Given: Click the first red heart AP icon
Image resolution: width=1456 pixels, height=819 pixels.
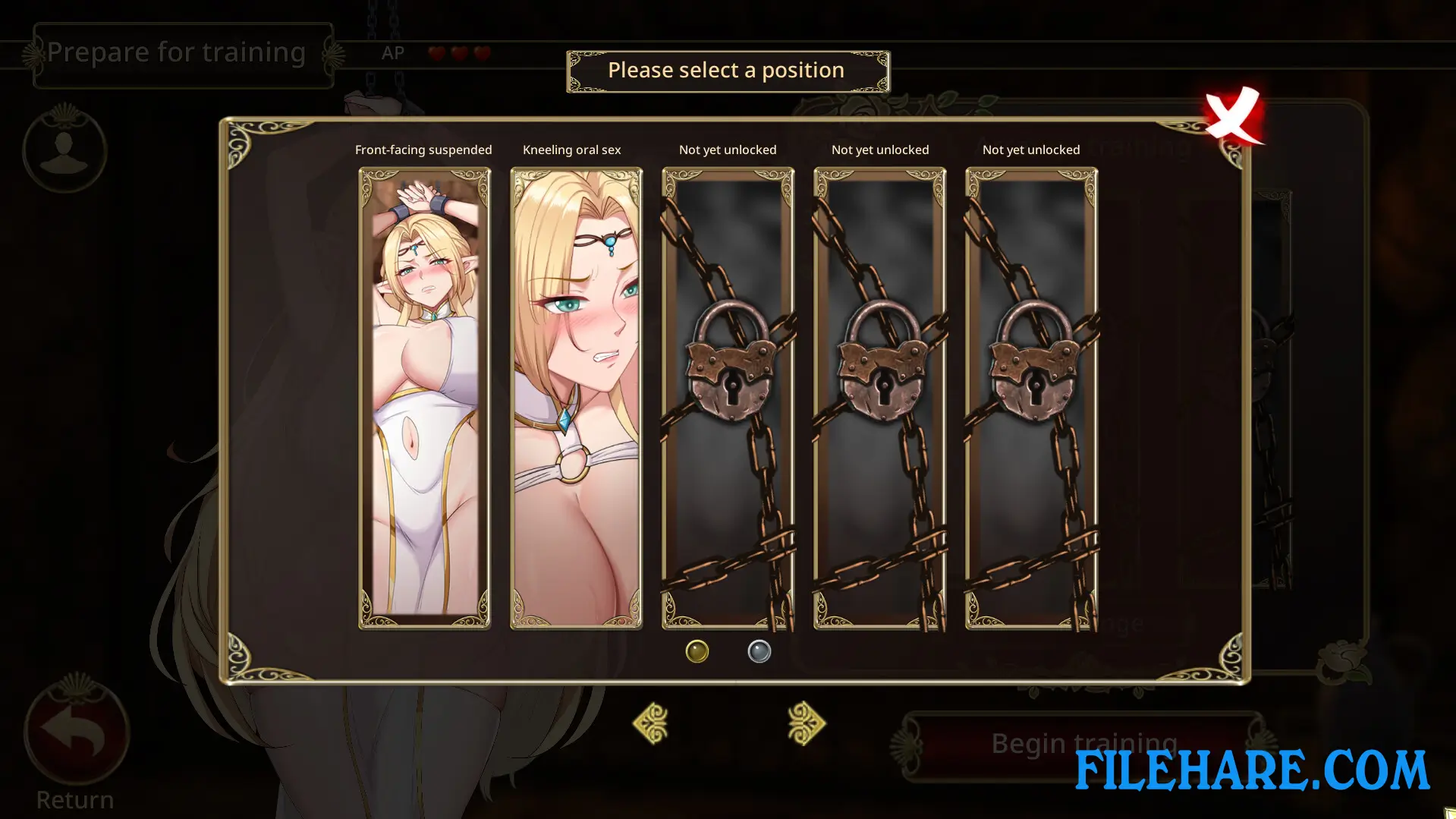Looking at the screenshot, I should (436, 53).
